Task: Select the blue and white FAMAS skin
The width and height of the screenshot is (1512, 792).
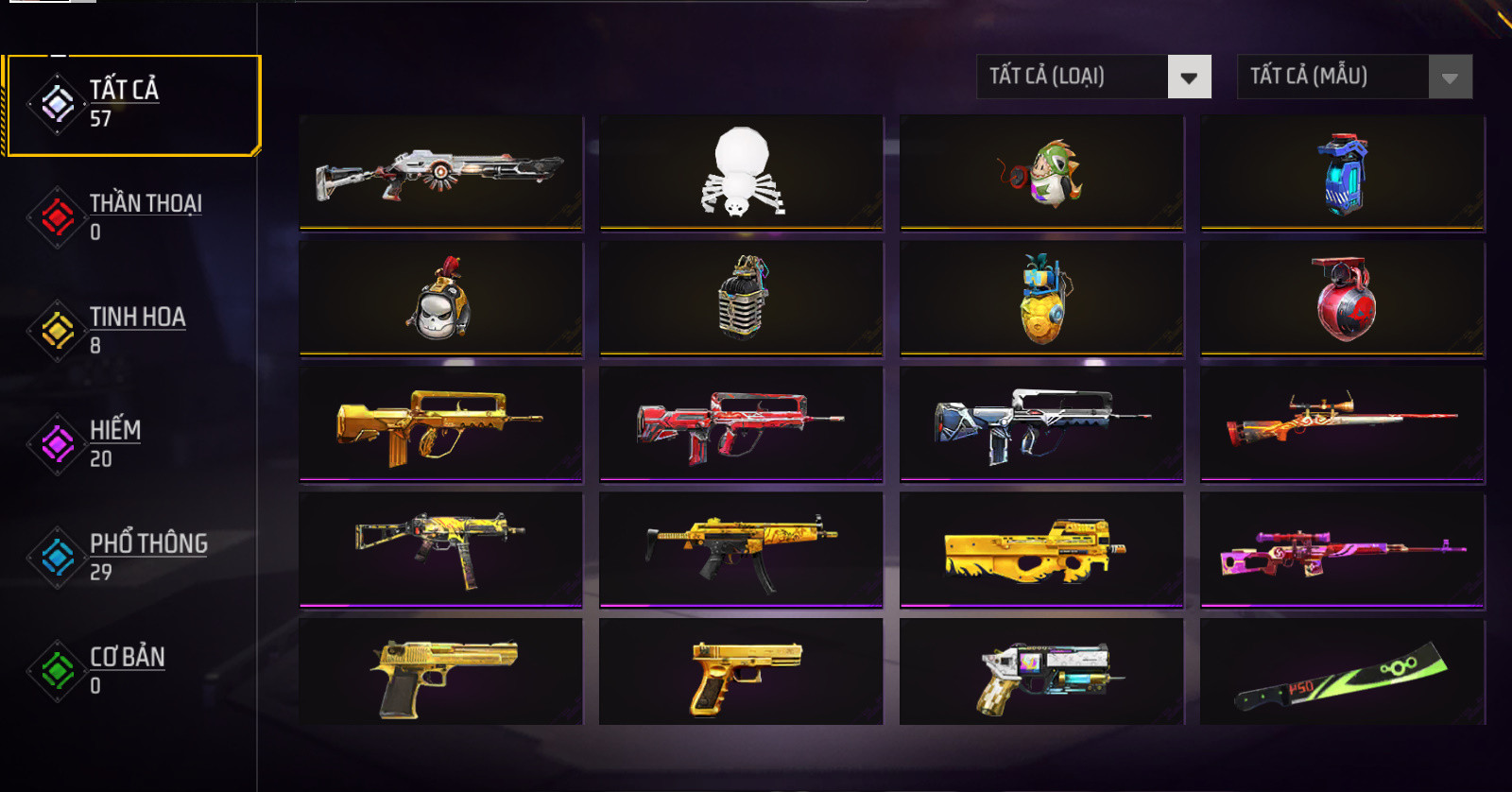Action: pos(1041,424)
